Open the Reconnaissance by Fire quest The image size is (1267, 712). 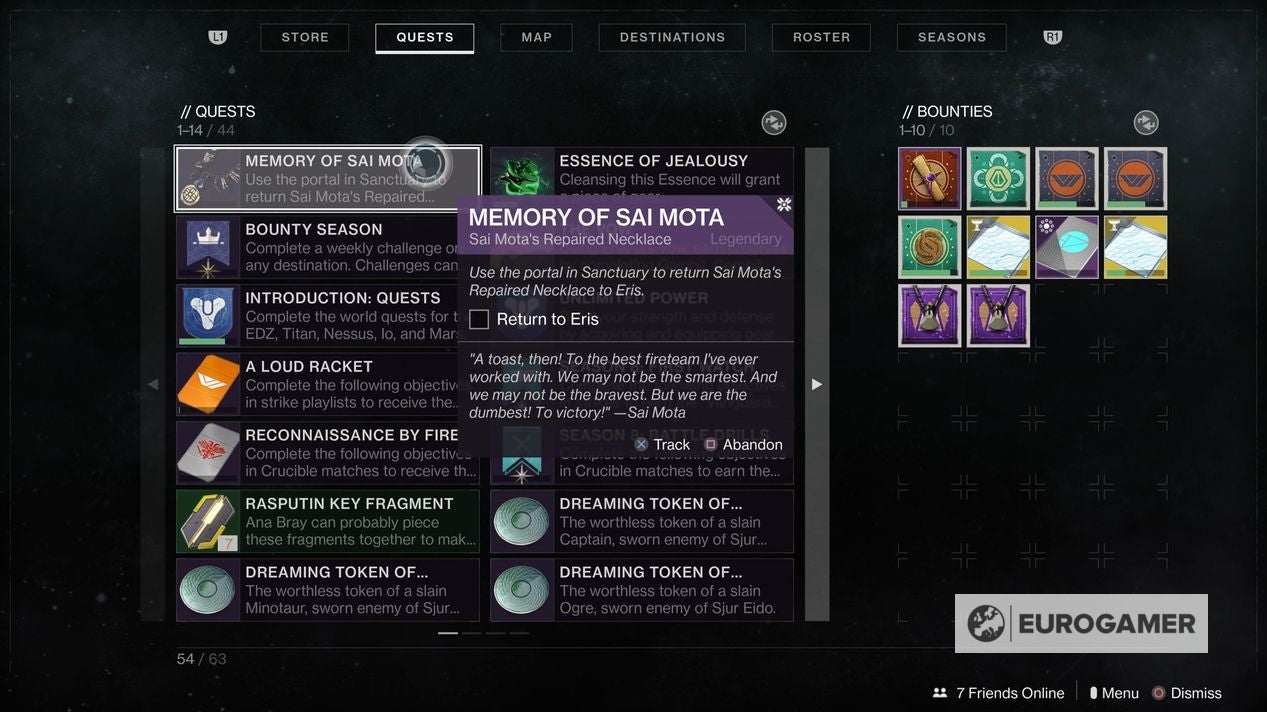tap(327, 453)
